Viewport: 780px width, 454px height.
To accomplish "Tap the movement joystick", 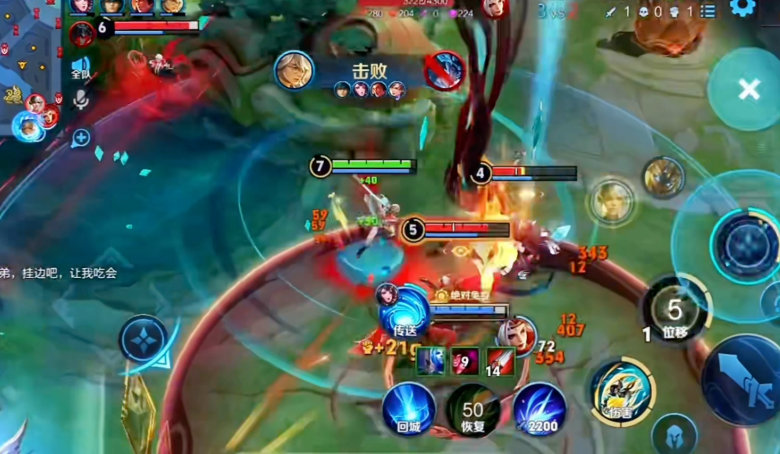I will tap(144, 339).
